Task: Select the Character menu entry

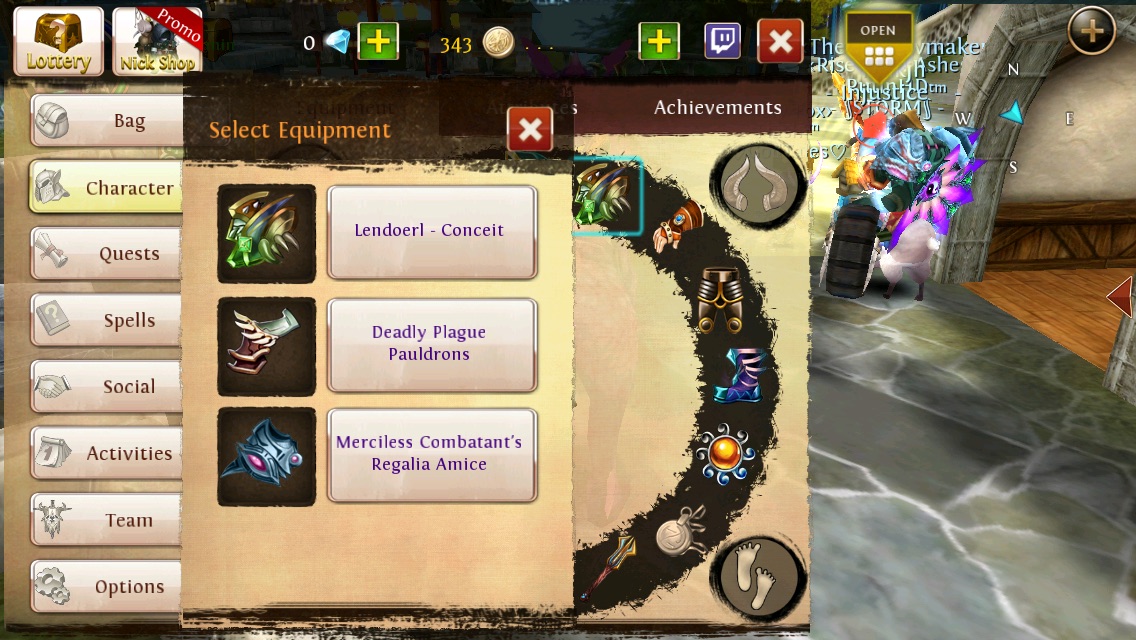Action: click(105, 188)
